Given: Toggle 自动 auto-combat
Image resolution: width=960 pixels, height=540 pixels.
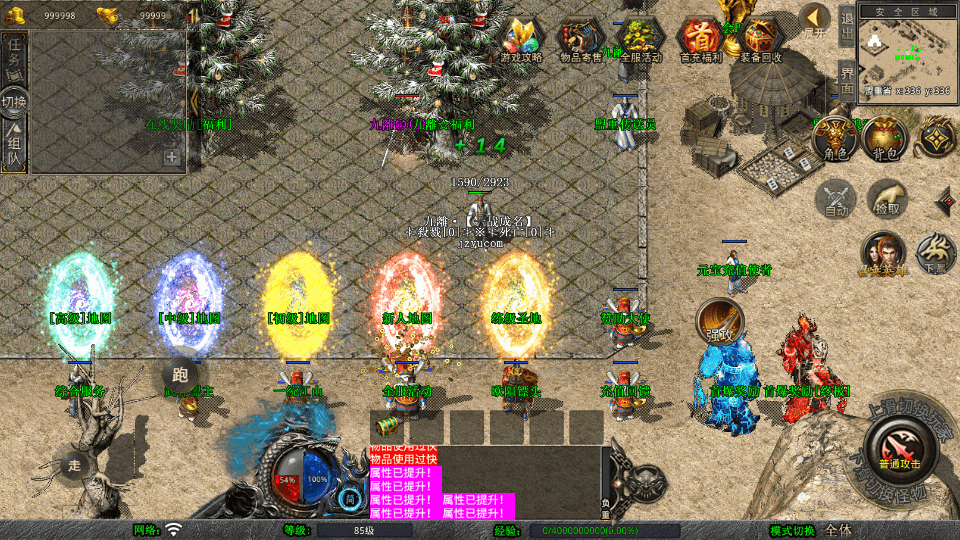Looking at the screenshot, I should 836,200.
